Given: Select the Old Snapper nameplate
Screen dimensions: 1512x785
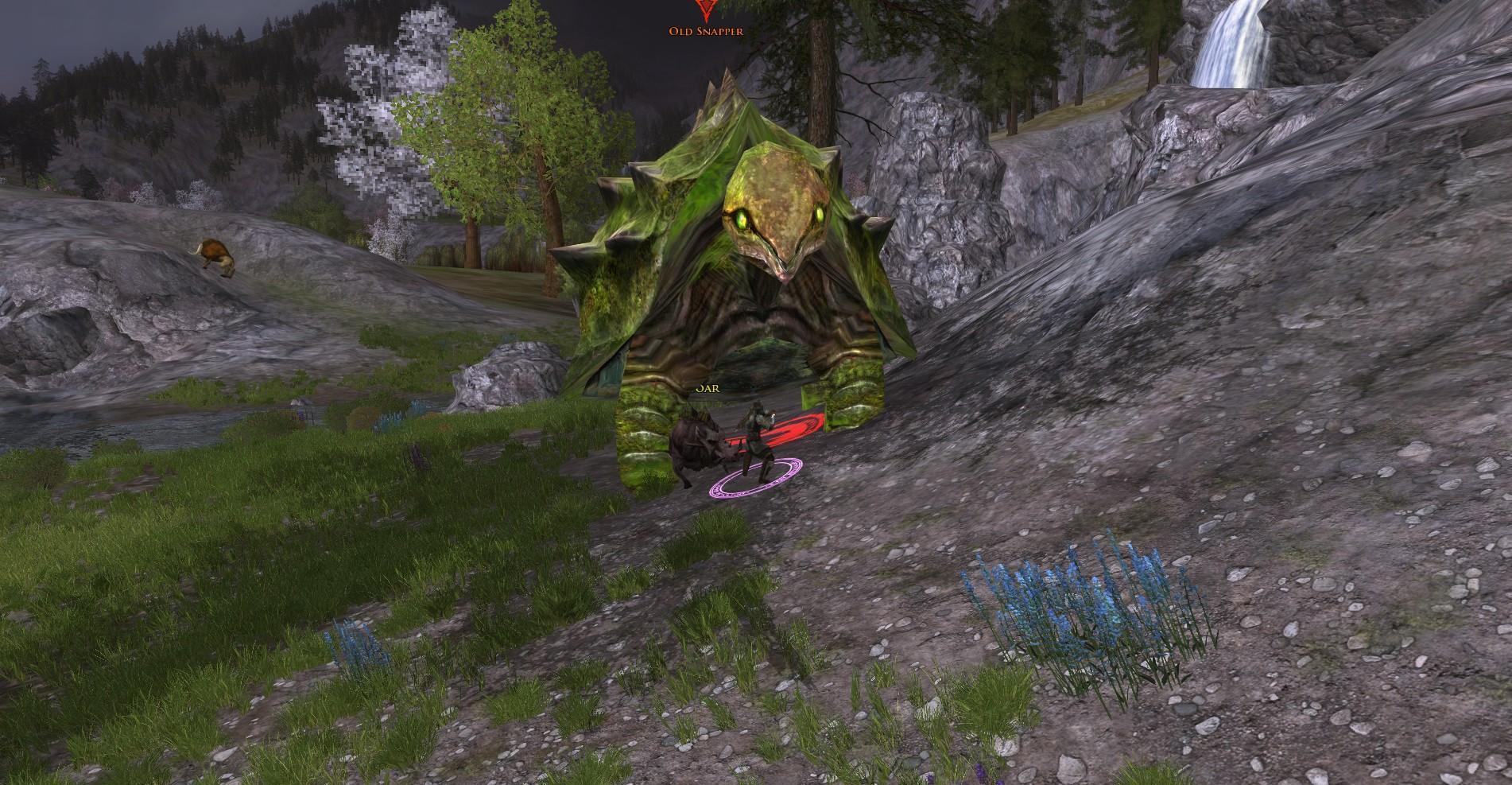Looking at the screenshot, I should pos(706,31).
